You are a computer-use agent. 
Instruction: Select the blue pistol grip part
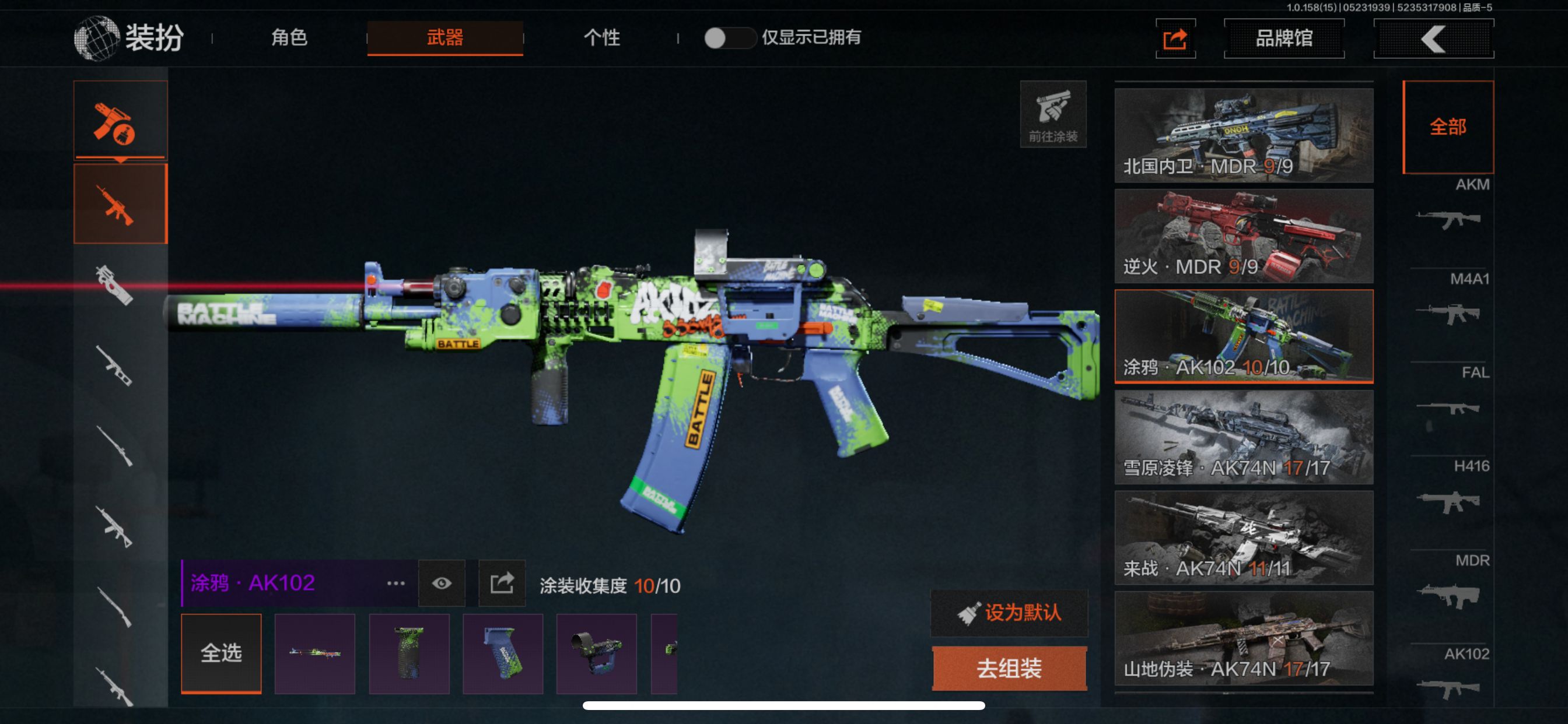click(503, 653)
